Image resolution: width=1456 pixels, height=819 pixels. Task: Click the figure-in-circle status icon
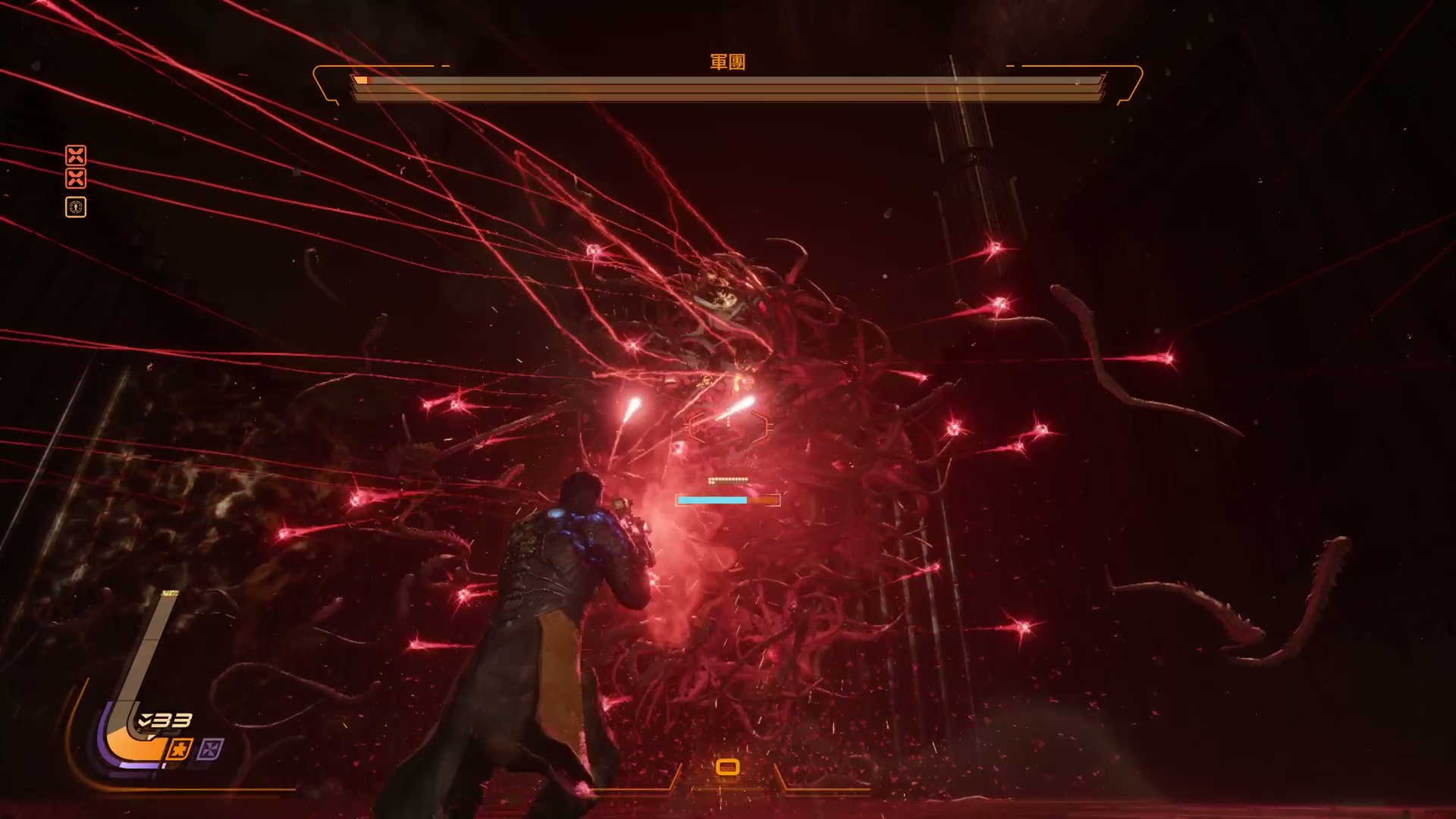coord(76,207)
